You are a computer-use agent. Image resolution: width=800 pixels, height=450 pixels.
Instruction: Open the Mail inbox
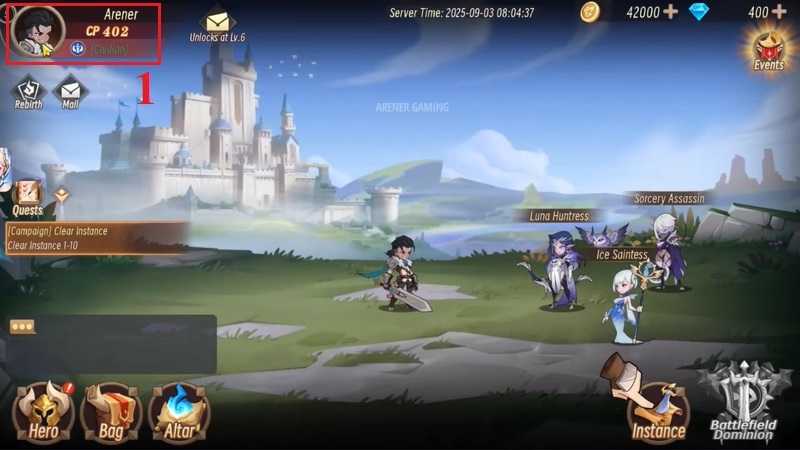coord(70,91)
